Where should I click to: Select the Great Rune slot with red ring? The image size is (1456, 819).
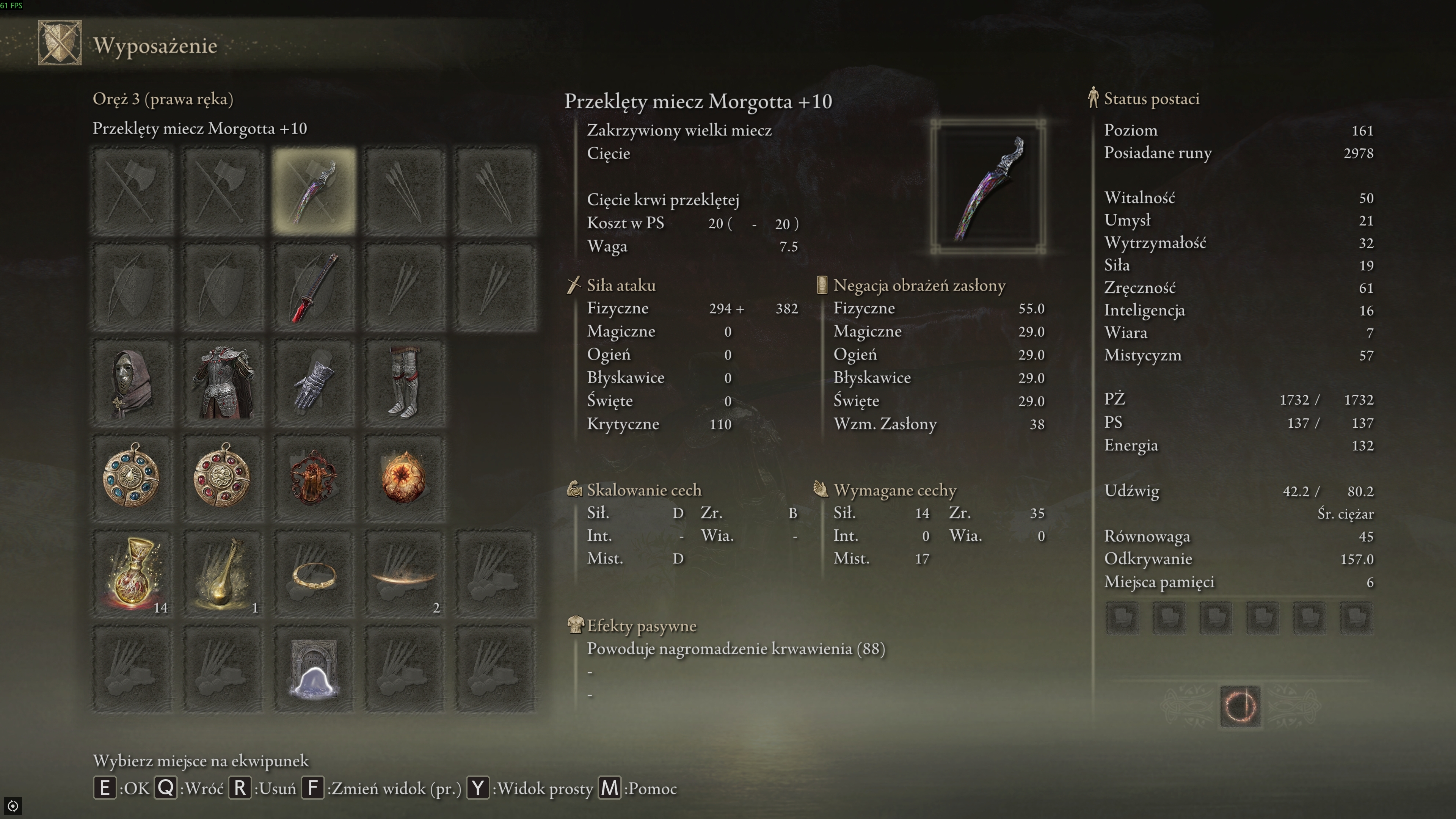pyautogui.click(x=1239, y=706)
